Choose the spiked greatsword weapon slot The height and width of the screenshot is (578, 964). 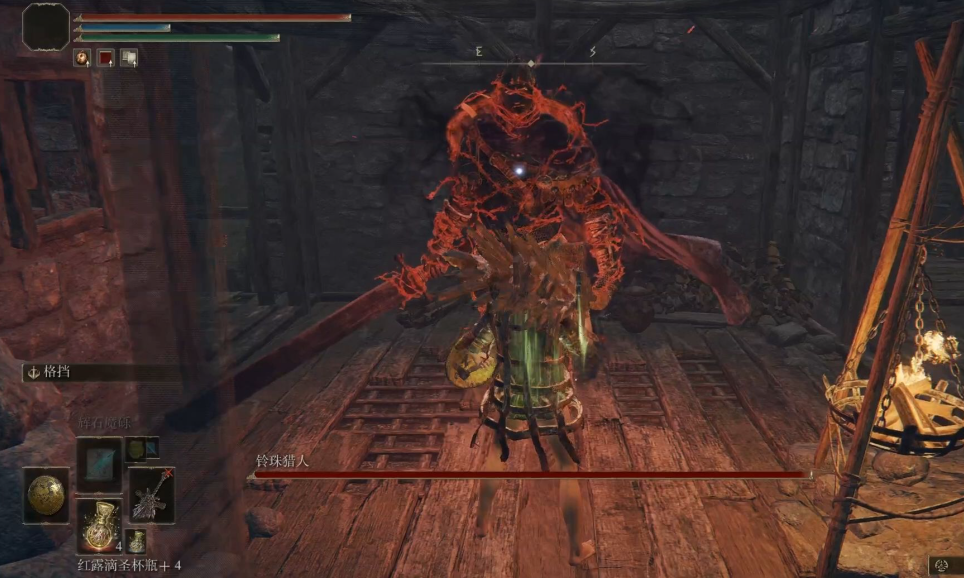[152, 495]
